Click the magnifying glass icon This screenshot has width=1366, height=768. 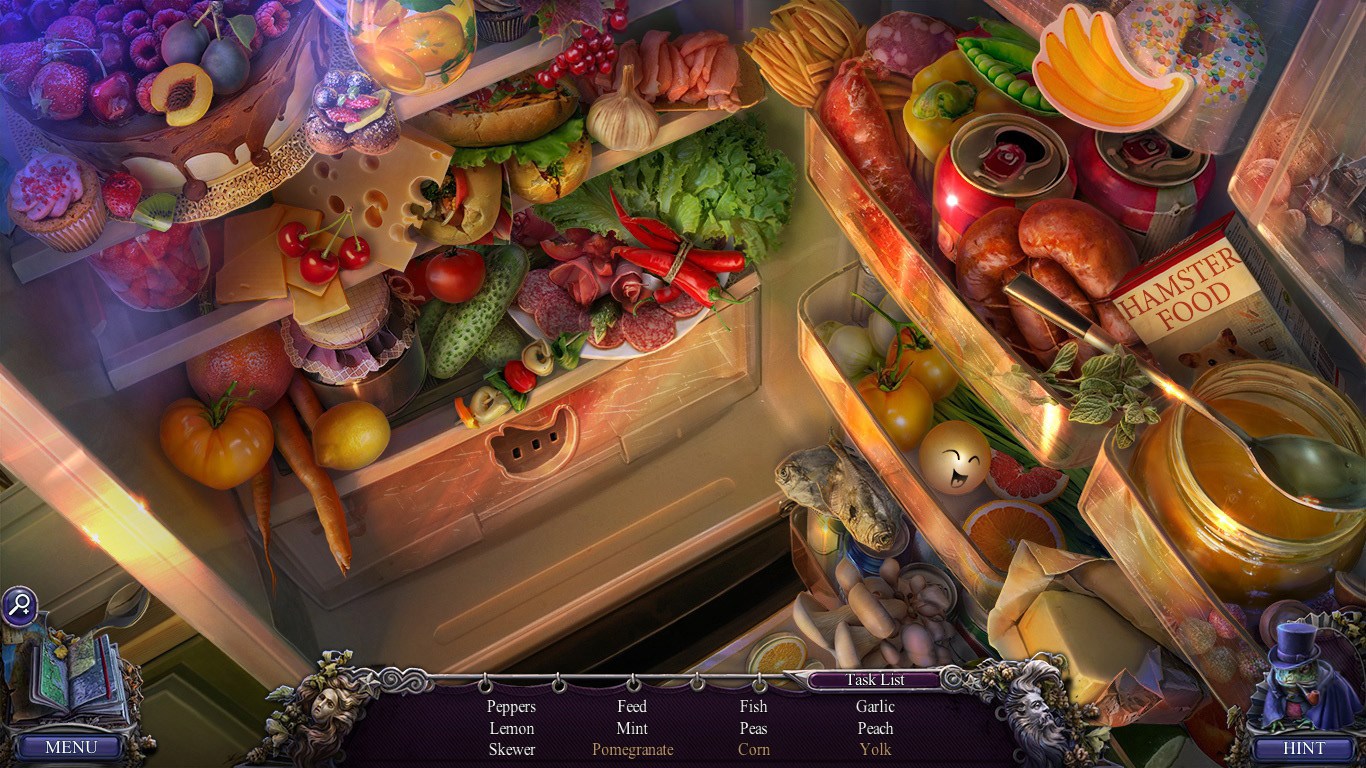[x=19, y=605]
